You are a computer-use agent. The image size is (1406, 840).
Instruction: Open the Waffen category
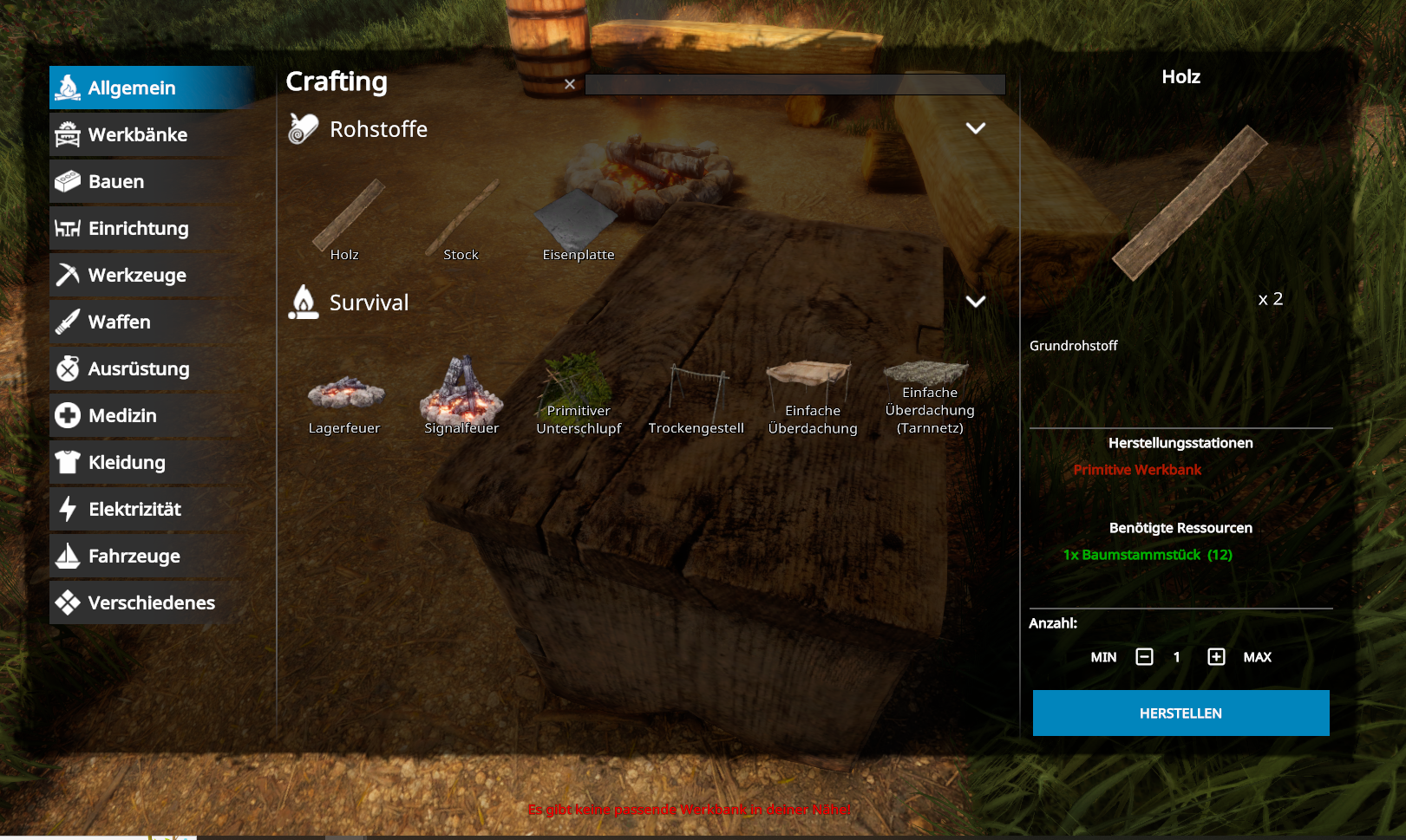point(120,322)
